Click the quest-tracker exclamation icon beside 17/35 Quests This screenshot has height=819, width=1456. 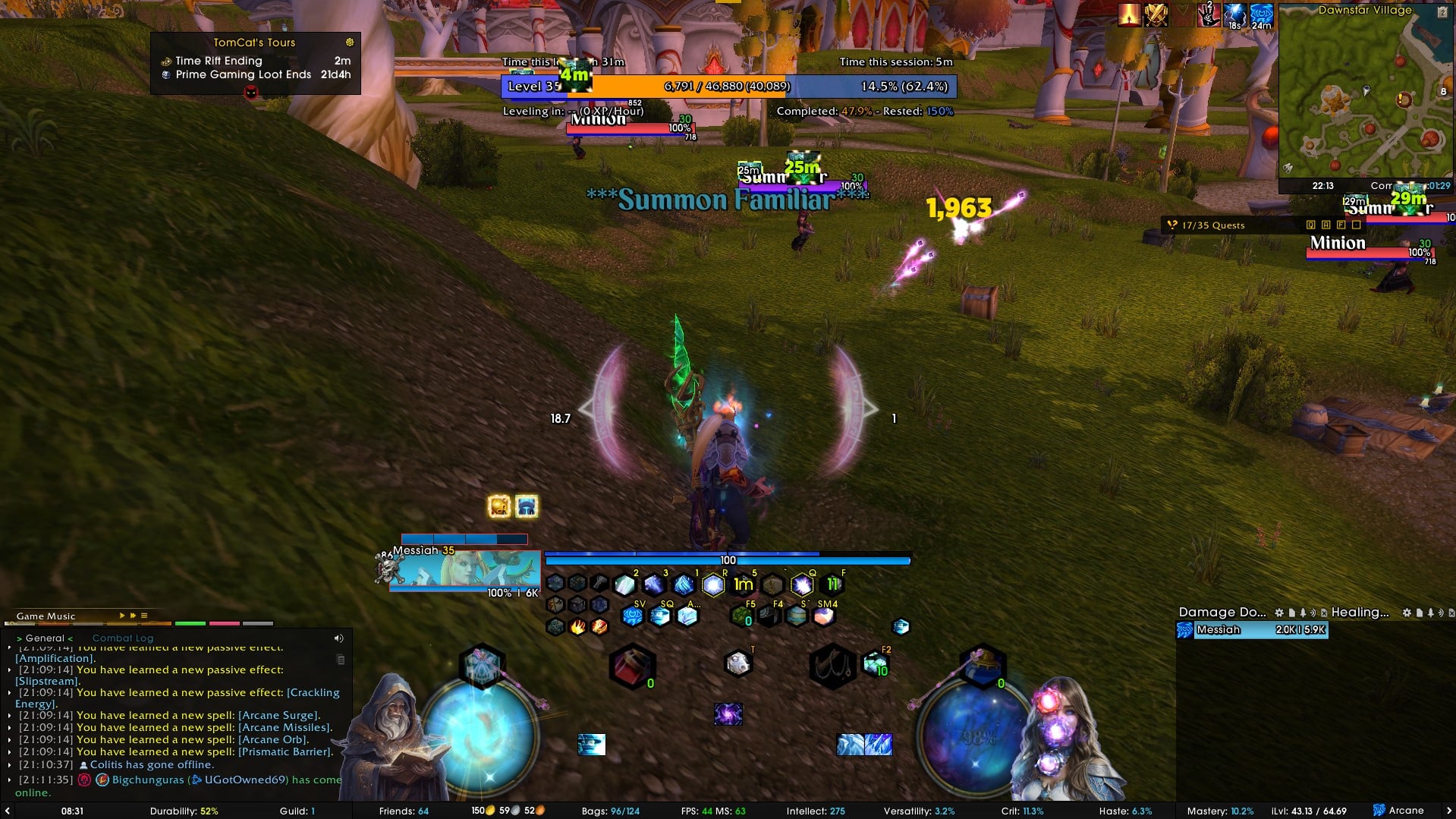pyautogui.click(x=1172, y=225)
